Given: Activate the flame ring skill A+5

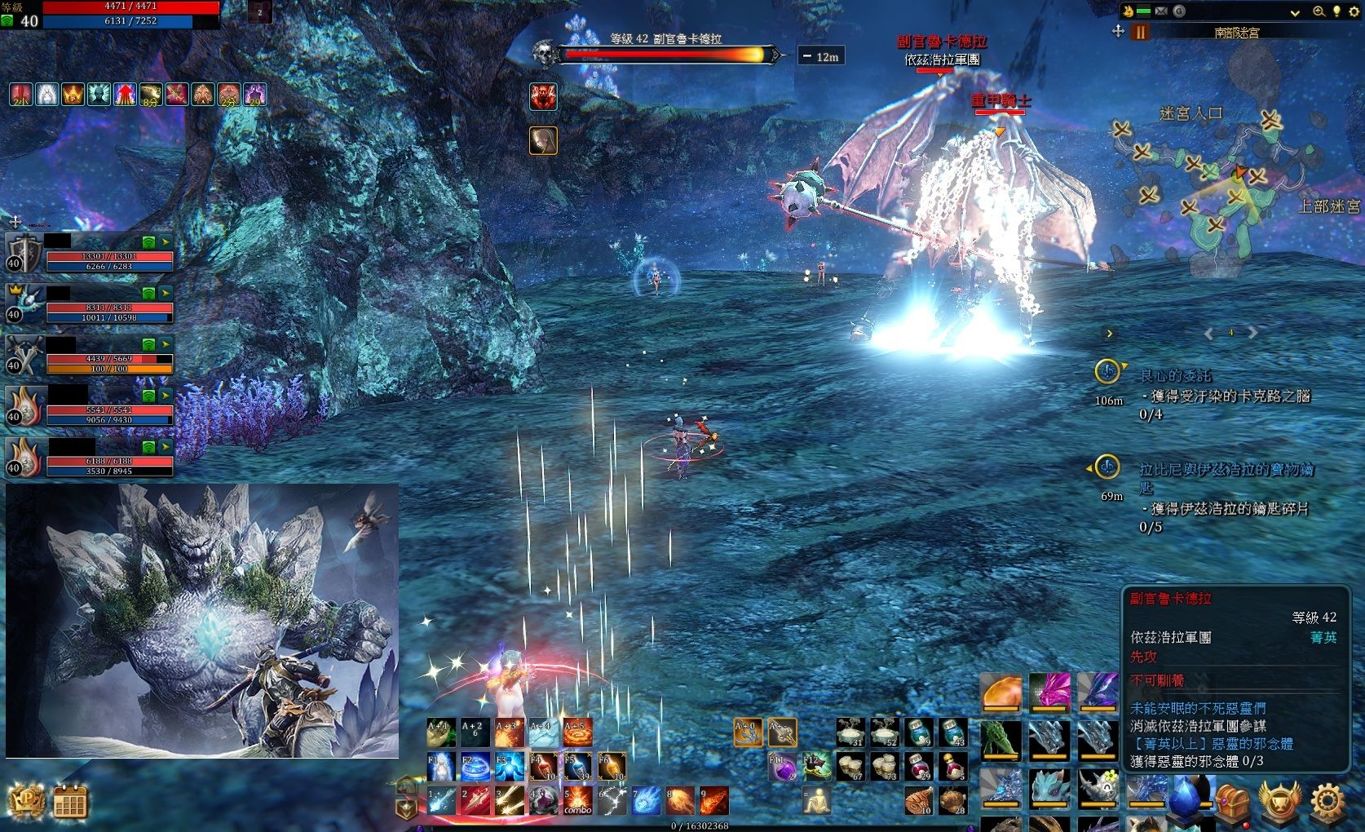Looking at the screenshot, I should point(578,733).
